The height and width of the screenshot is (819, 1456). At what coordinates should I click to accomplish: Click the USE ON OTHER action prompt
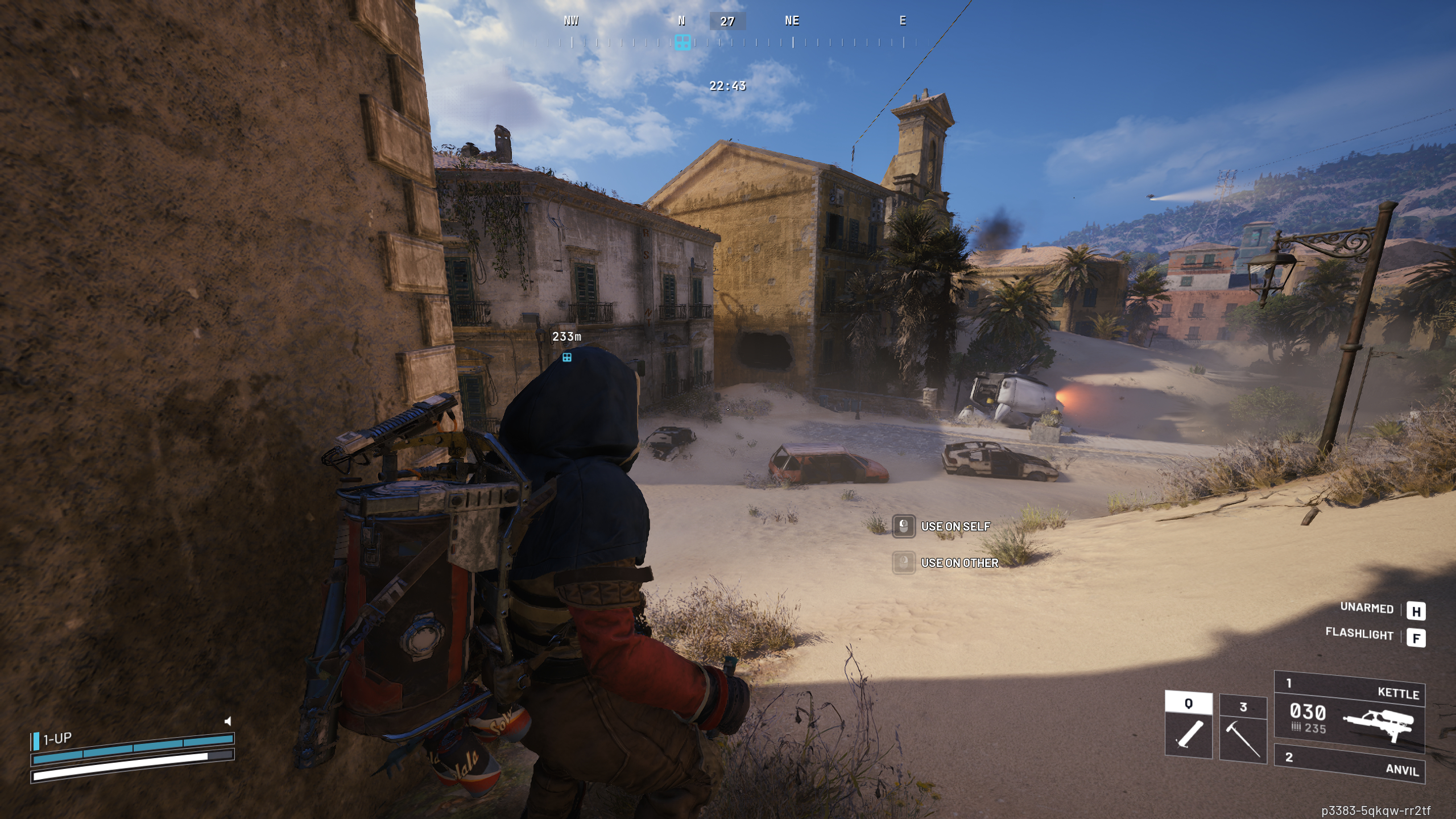[961, 563]
